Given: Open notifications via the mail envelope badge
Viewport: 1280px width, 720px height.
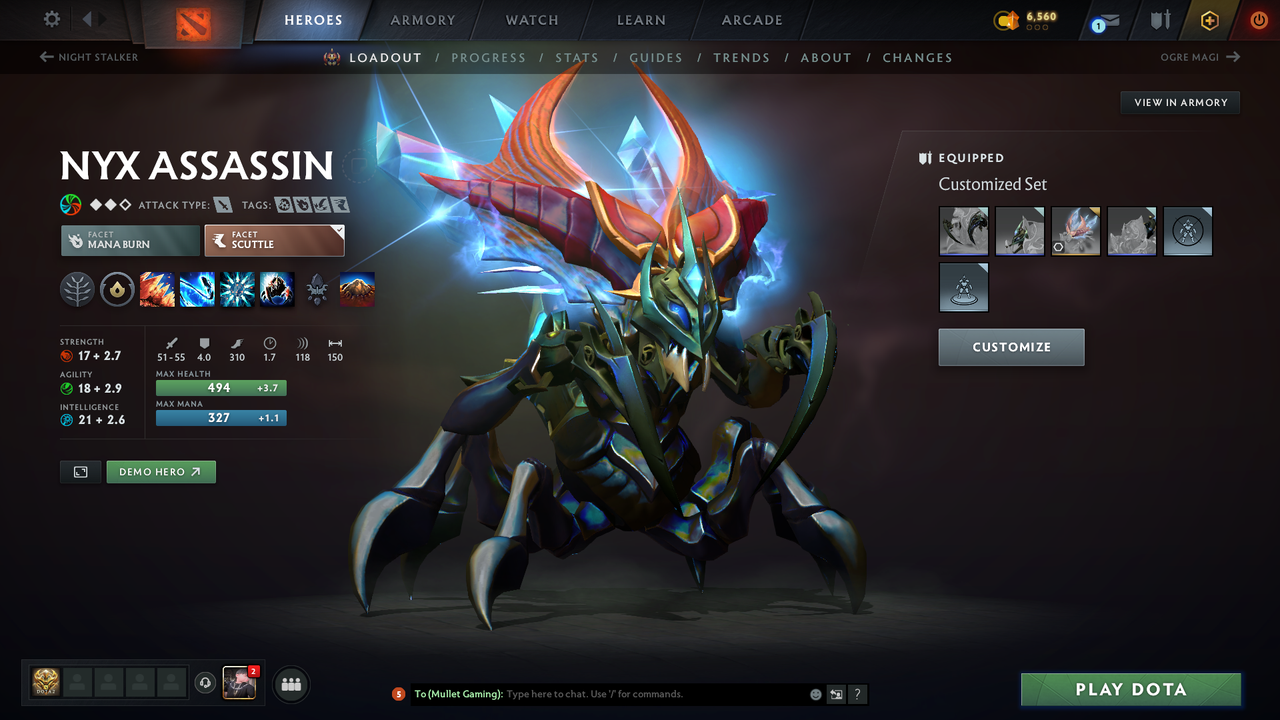Looking at the screenshot, I should pyautogui.click(x=1110, y=20).
